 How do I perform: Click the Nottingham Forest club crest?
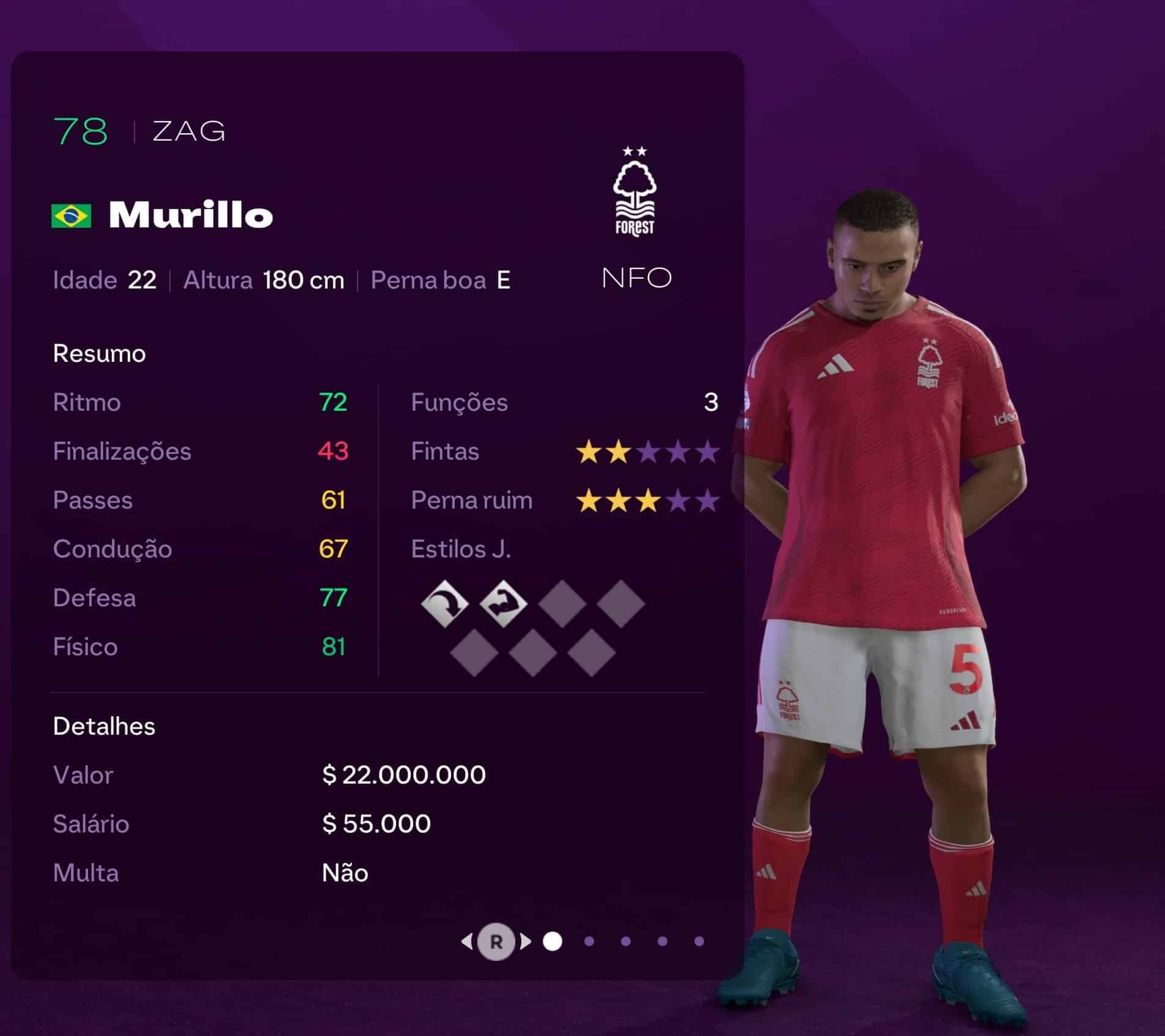point(636,189)
